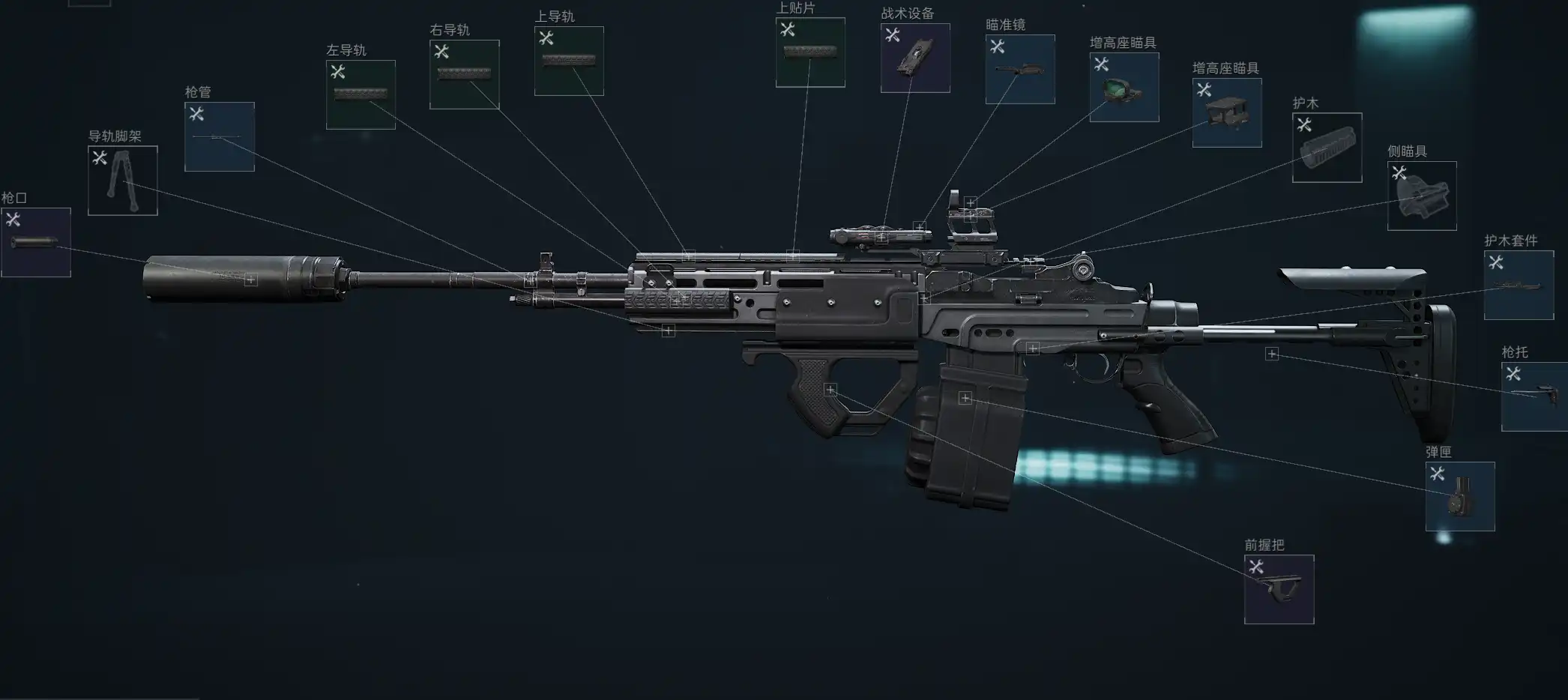
Task: Select the 左导轨 left rail slot
Action: 361,94
